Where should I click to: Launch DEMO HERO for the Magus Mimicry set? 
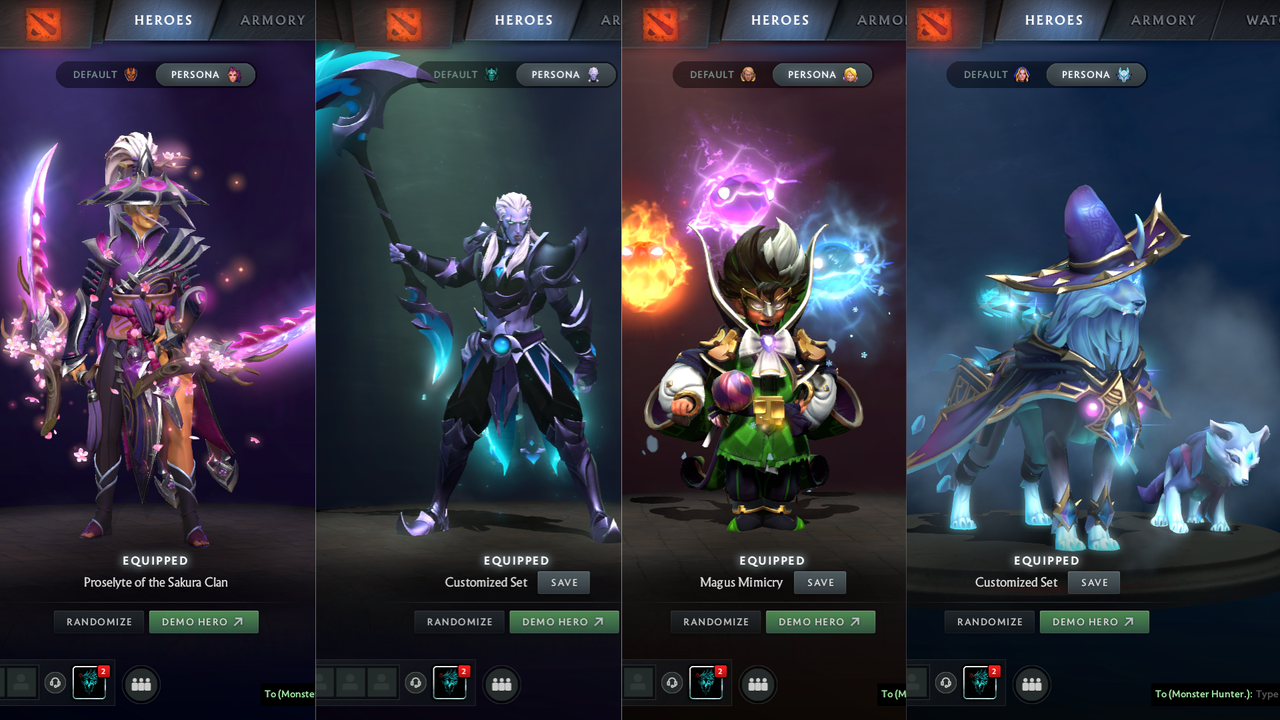[x=820, y=621]
